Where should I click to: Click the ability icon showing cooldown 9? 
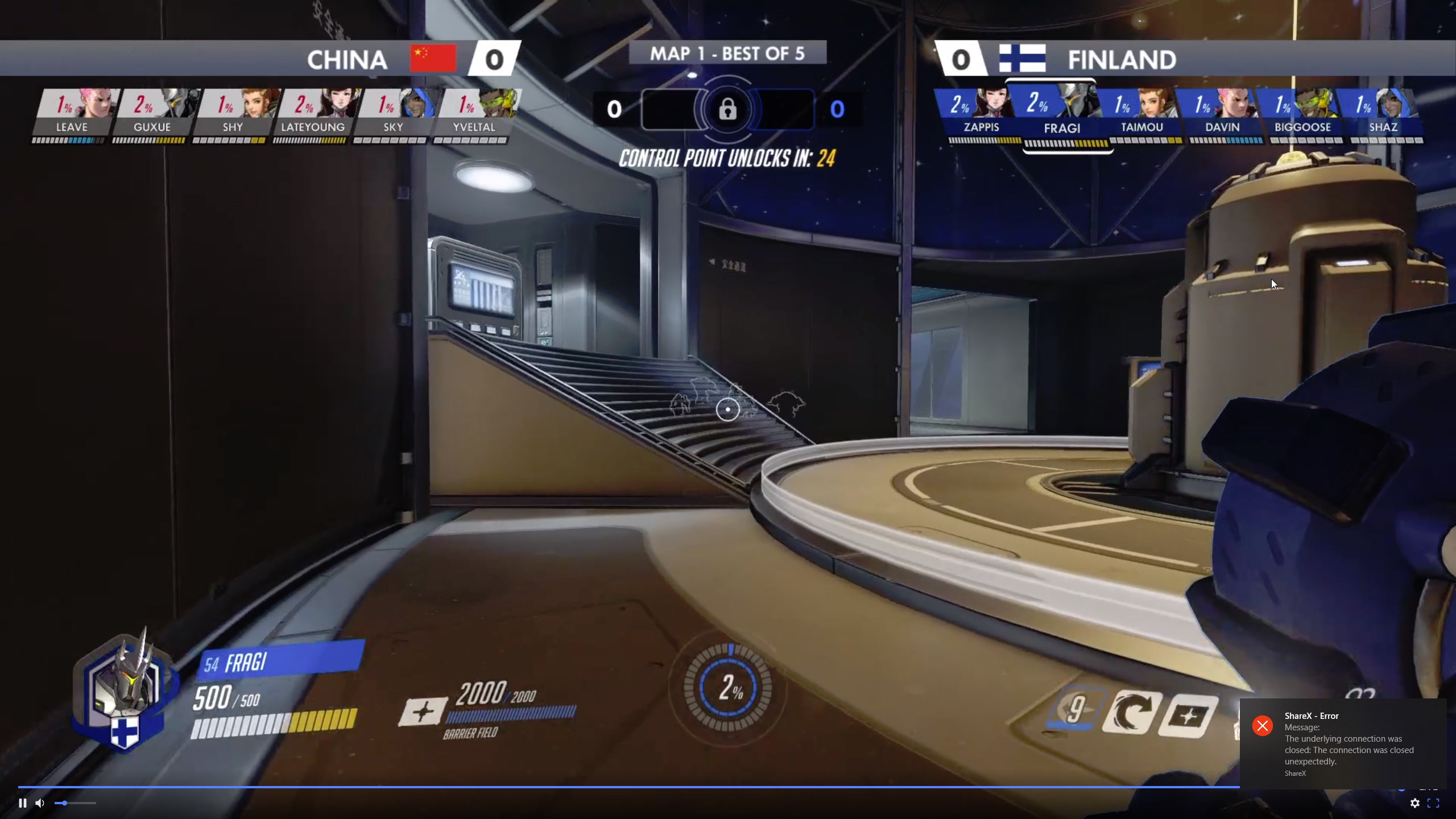1075,710
